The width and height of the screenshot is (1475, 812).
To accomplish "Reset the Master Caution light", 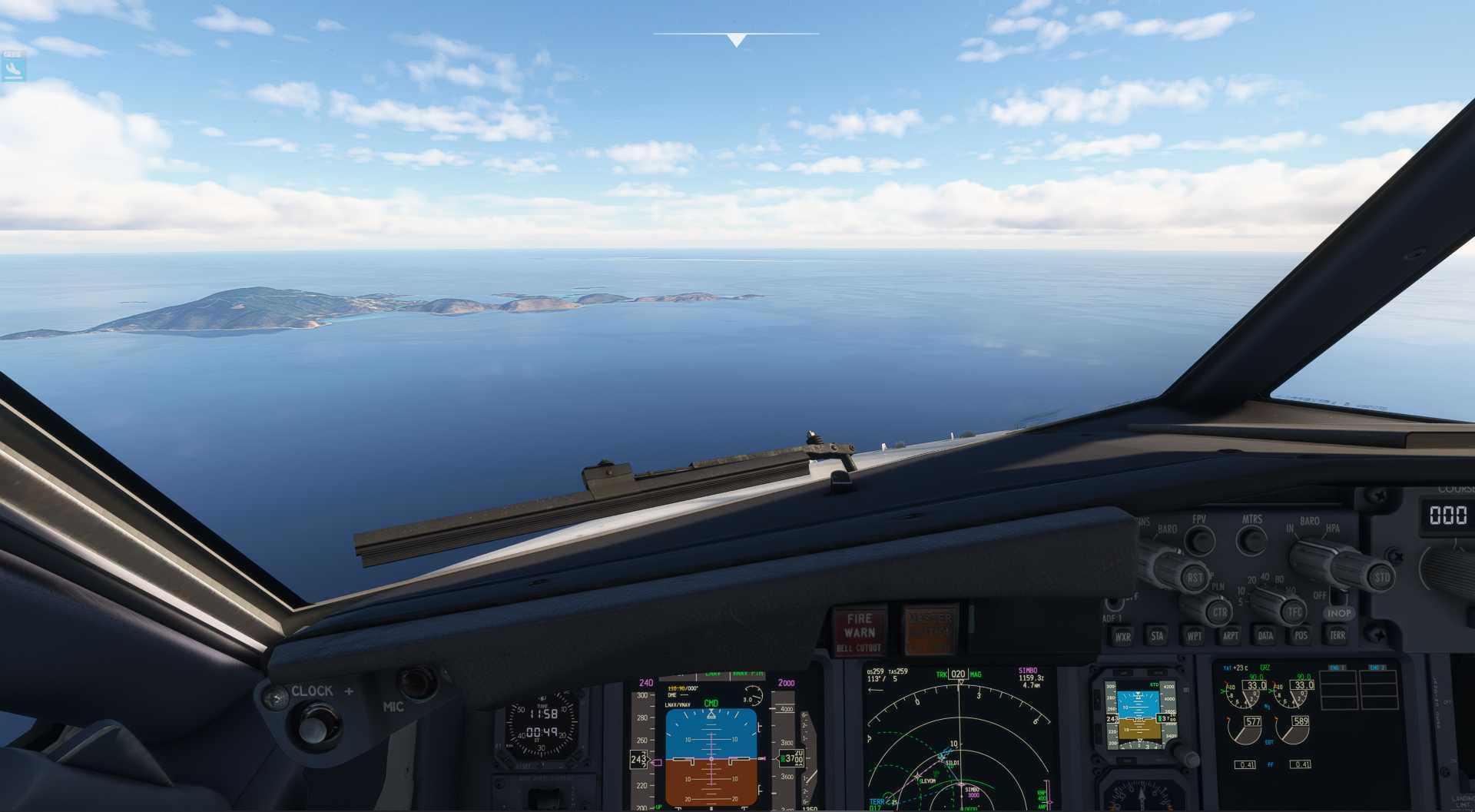I will pyautogui.click(x=930, y=630).
